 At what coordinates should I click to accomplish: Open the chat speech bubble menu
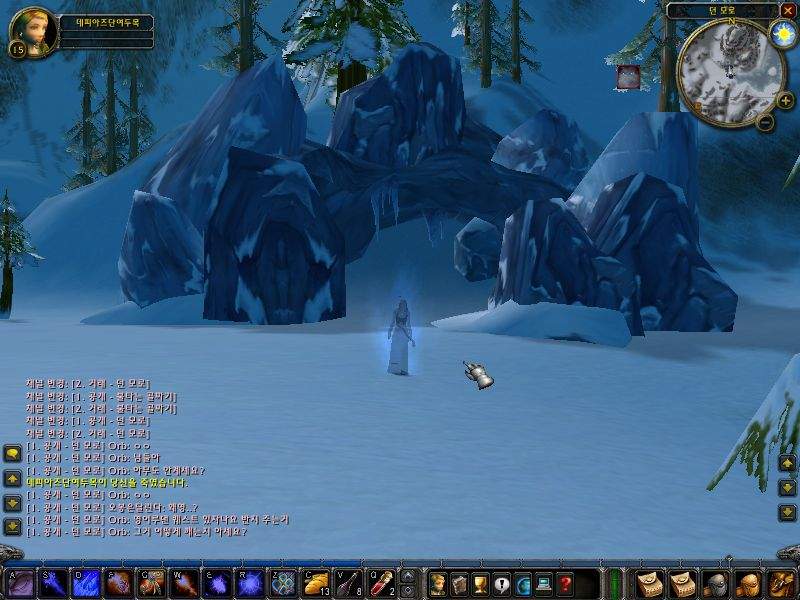click(12, 453)
